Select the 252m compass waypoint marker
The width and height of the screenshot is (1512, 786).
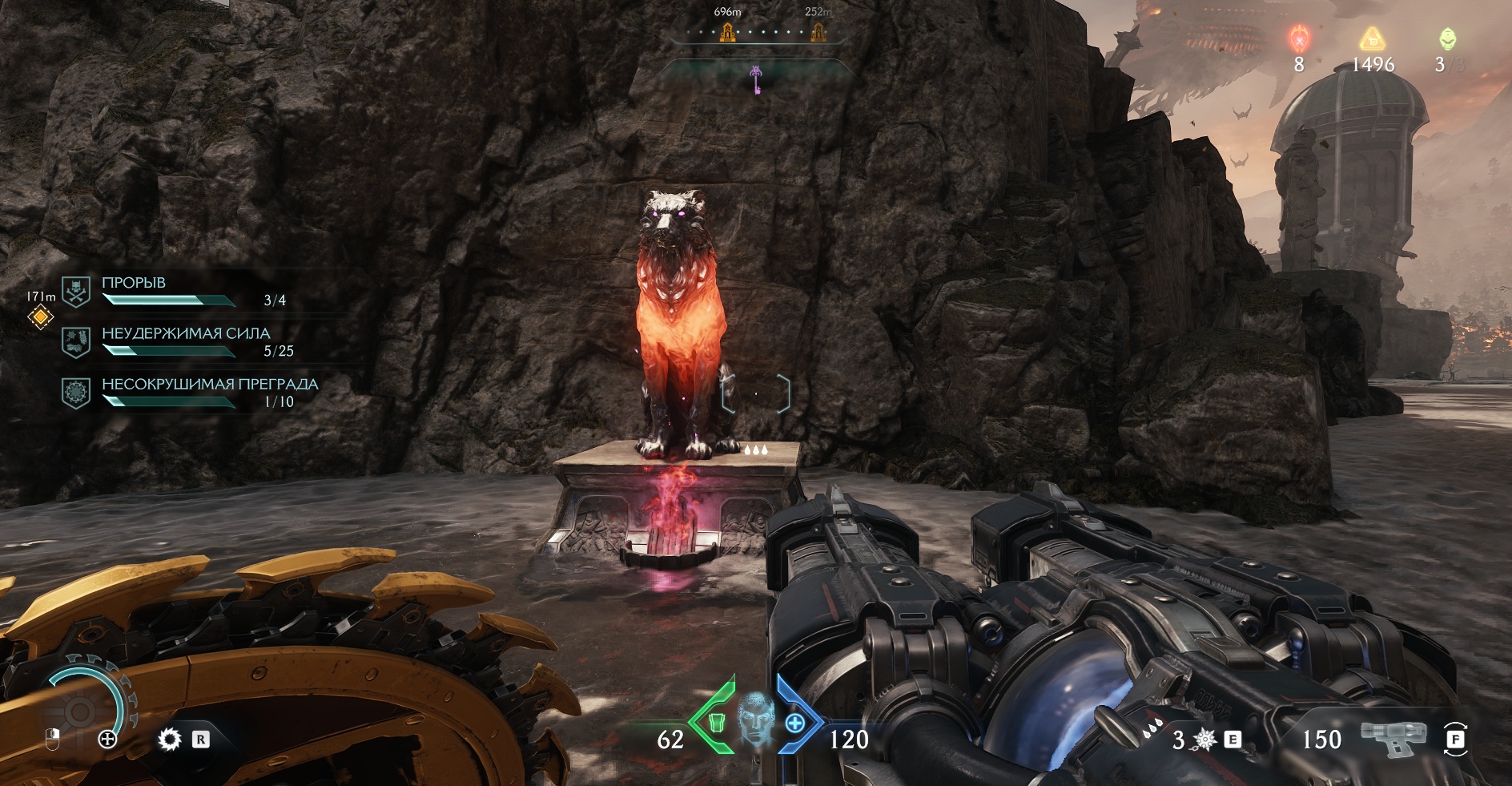point(818,32)
